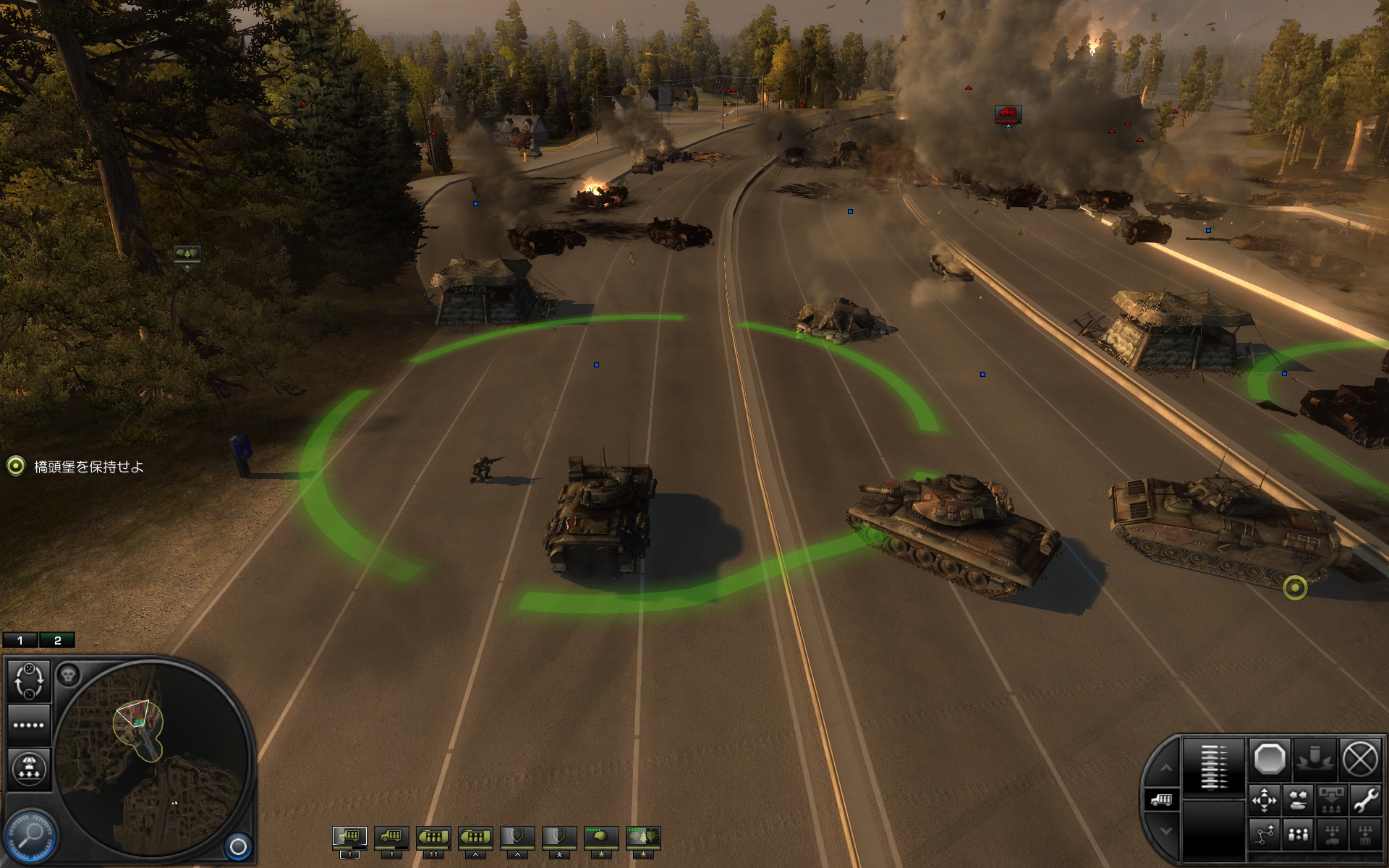Screen dimensions: 1389x868
Task: Click the rotate-units circular arrows button
Action: 29,681
